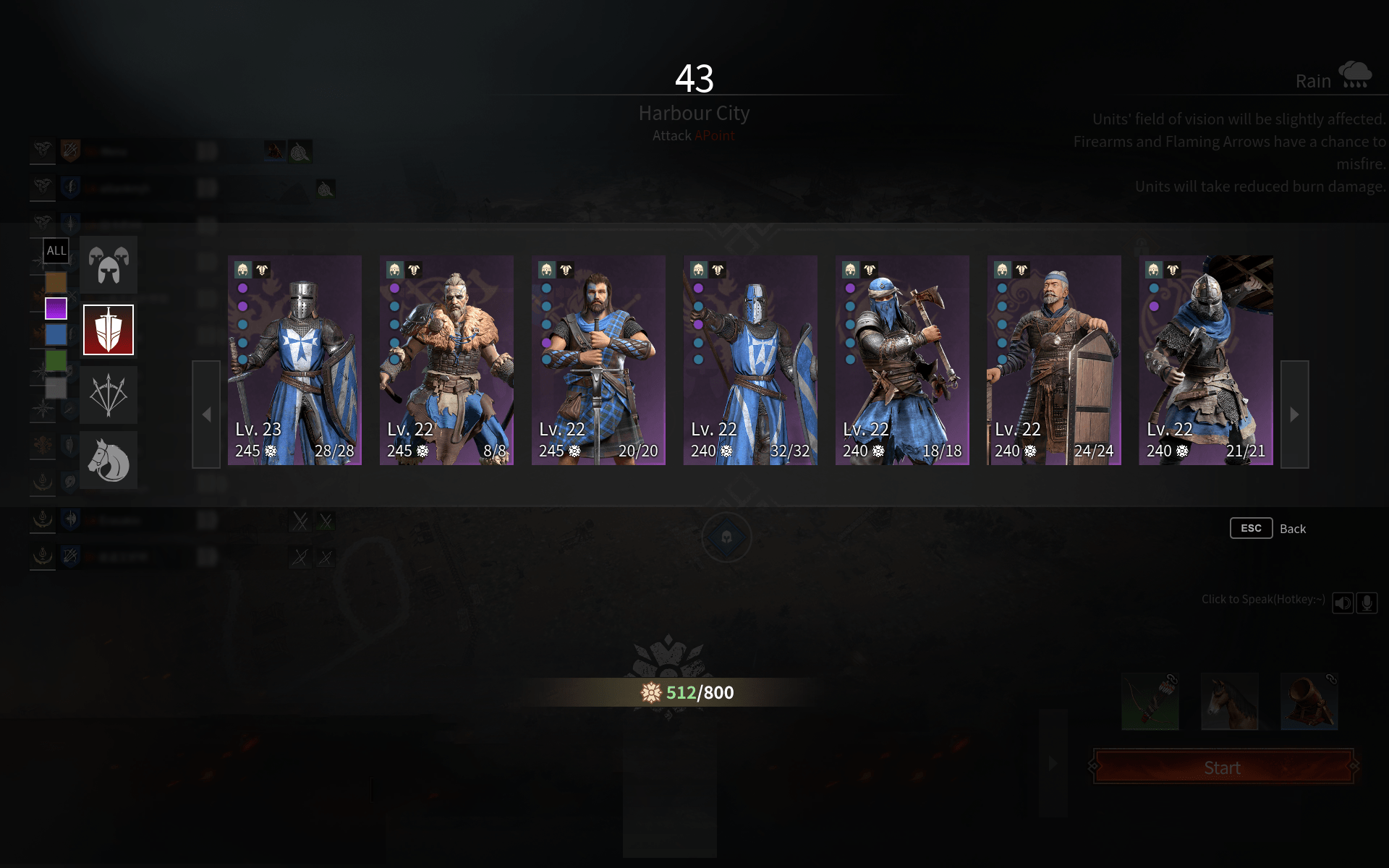Show previous units with the left arrow
Viewport: 1389px width, 868px height.
click(x=206, y=414)
